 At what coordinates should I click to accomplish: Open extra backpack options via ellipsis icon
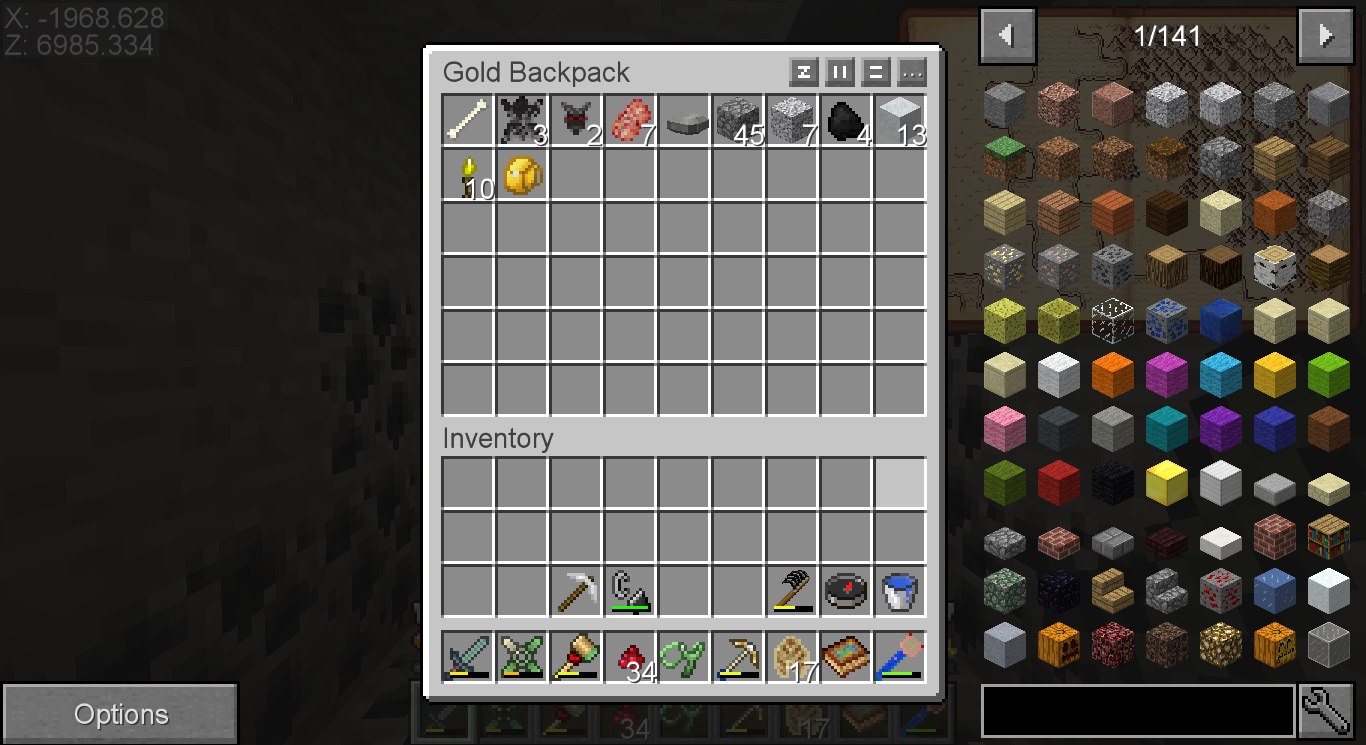(x=911, y=71)
